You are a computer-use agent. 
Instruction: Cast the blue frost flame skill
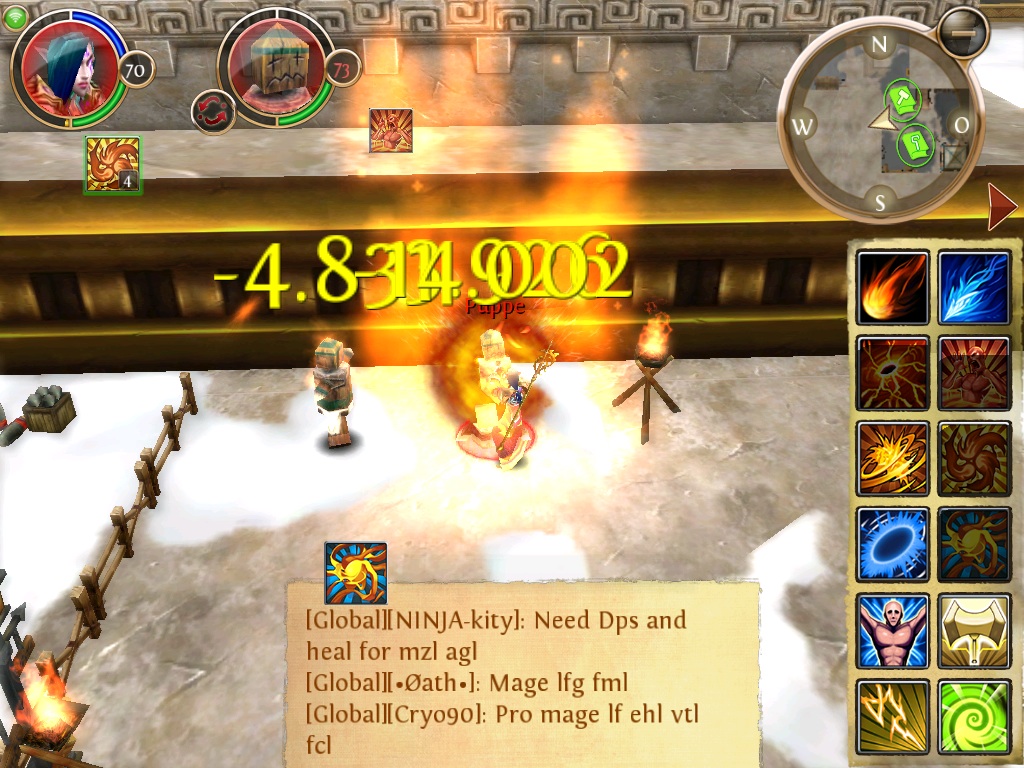(x=974, y=288)
